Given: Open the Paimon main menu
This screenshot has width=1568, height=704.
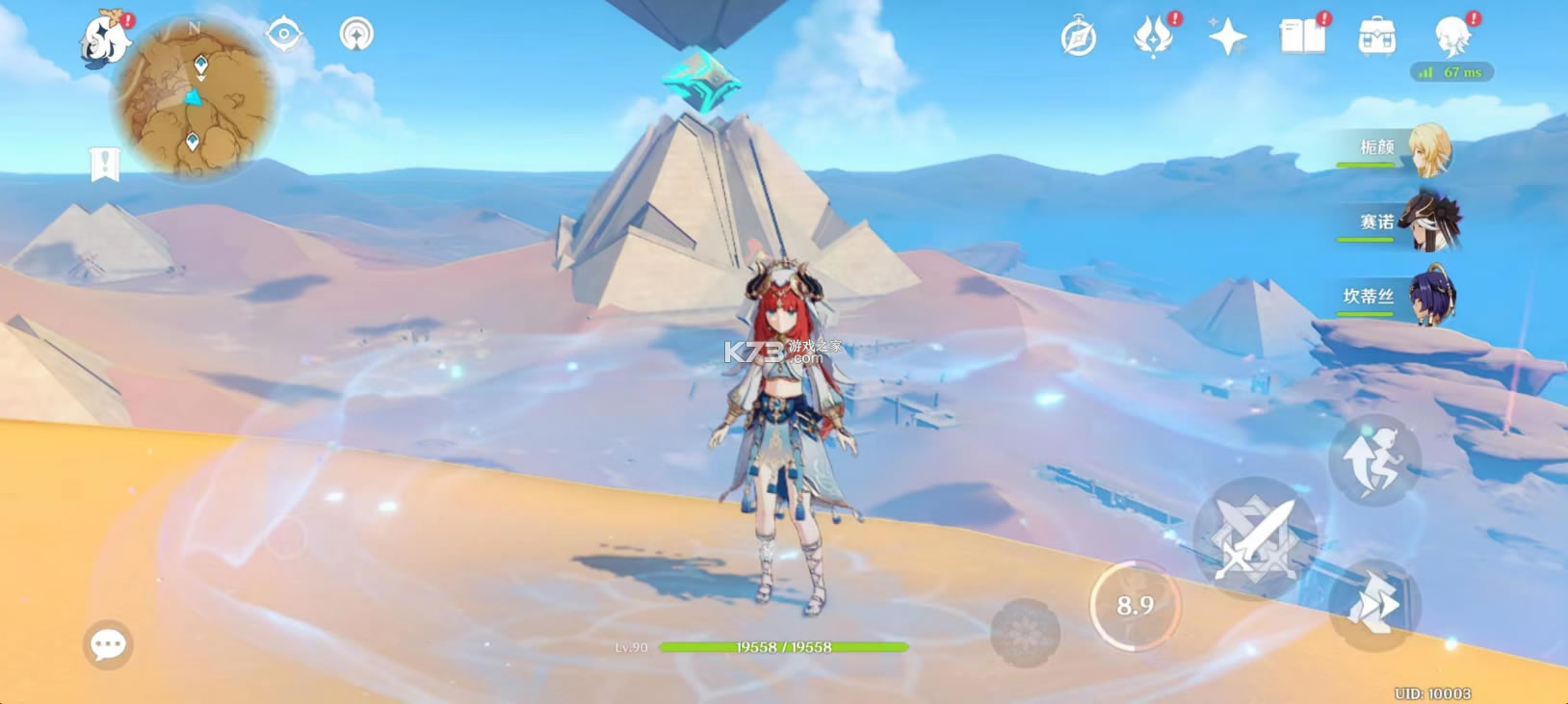Looking at the screenshot, I should click(104, 40).
